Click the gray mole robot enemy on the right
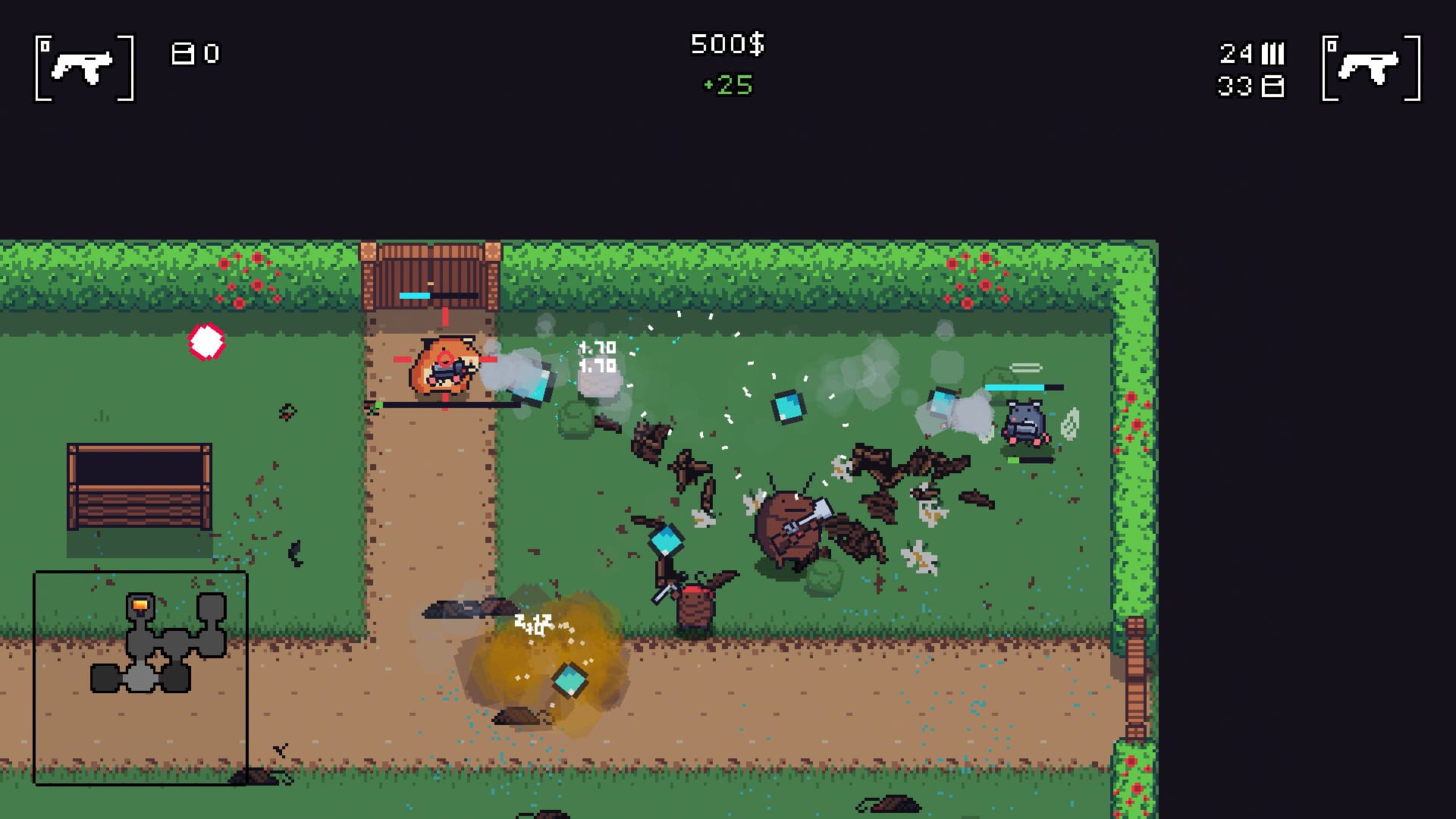The image size is (1456, 819). [1025, 421]
